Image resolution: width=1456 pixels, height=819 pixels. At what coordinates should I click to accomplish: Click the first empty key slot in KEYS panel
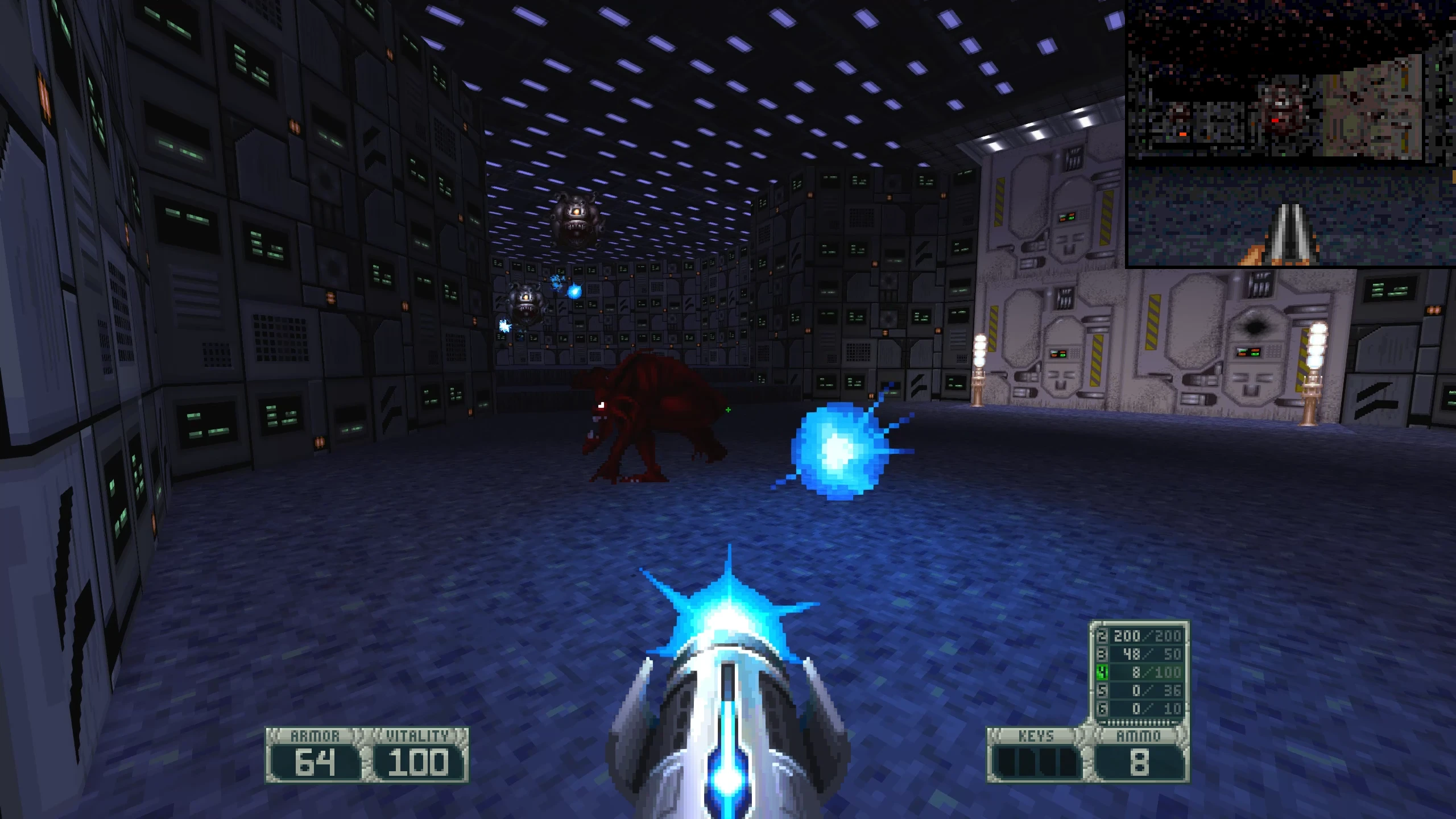pos(1007,762)
